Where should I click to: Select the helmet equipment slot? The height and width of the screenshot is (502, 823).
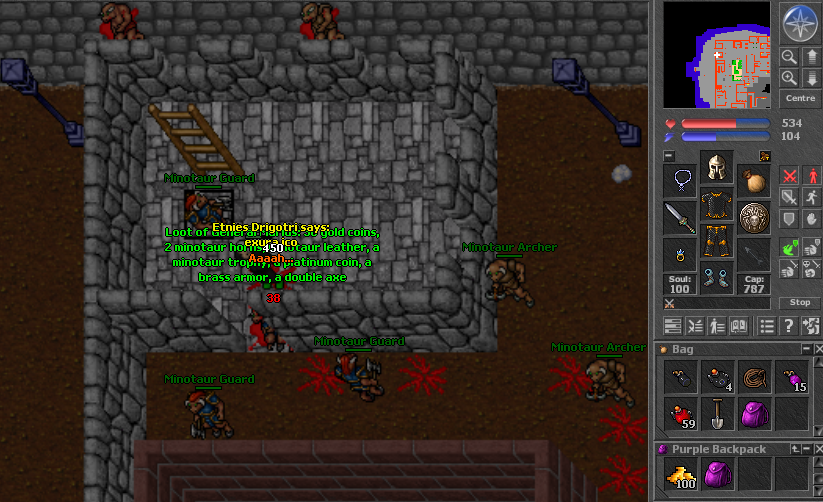pos(716,169)
